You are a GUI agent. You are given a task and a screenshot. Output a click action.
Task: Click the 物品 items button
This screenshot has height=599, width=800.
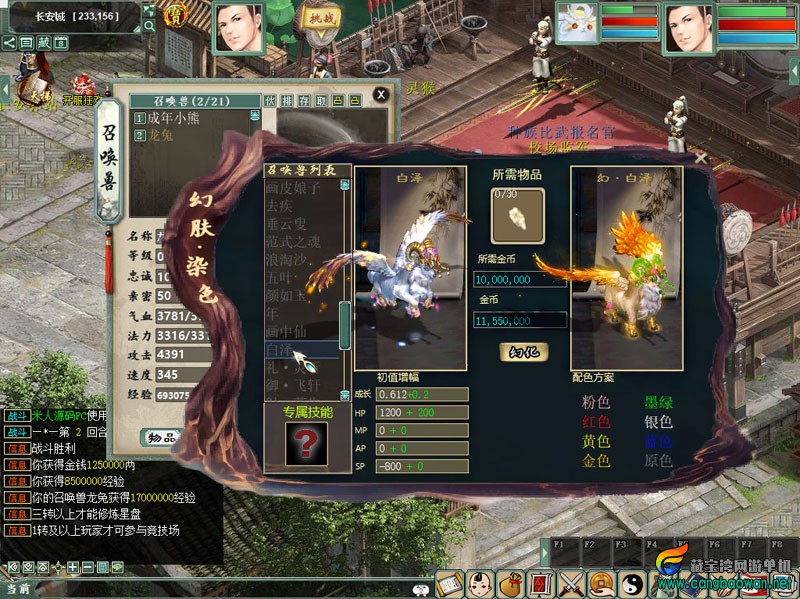[162, 437]
